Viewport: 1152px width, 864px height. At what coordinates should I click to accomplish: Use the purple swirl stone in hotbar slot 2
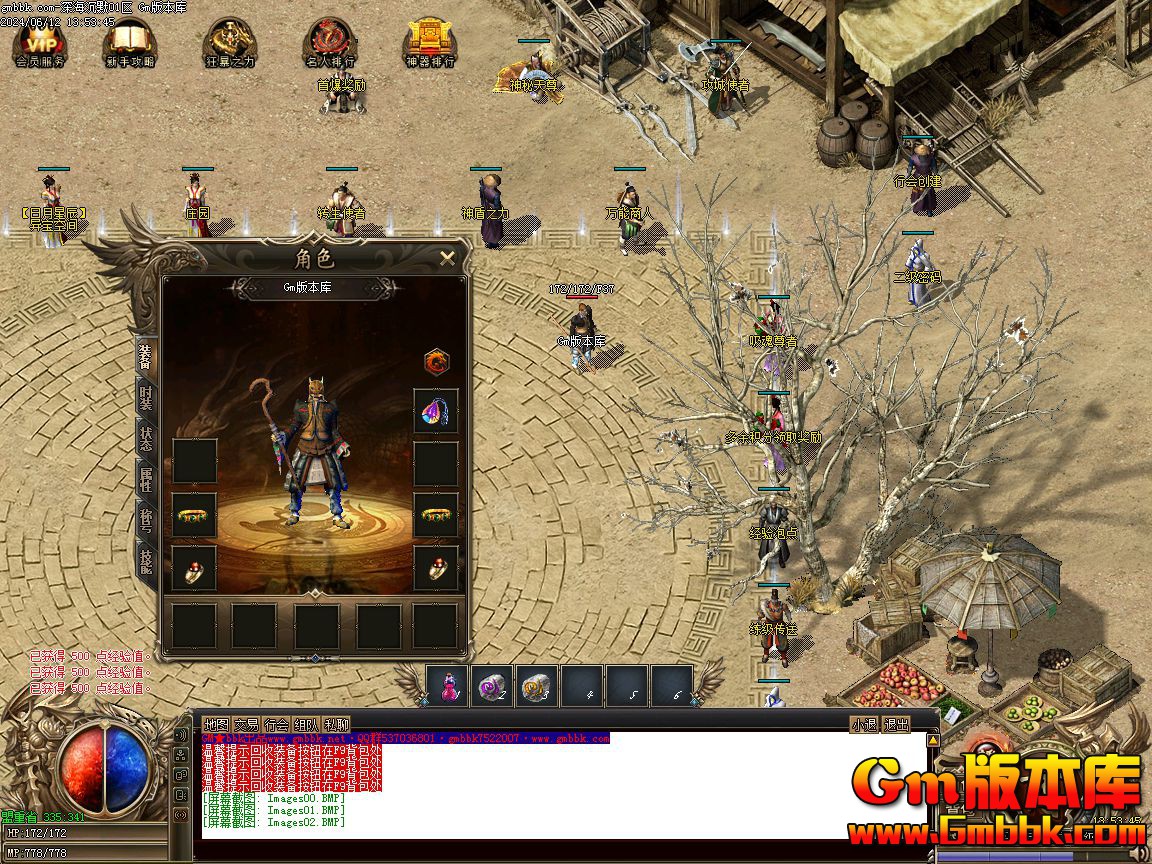tap(492, 686)
